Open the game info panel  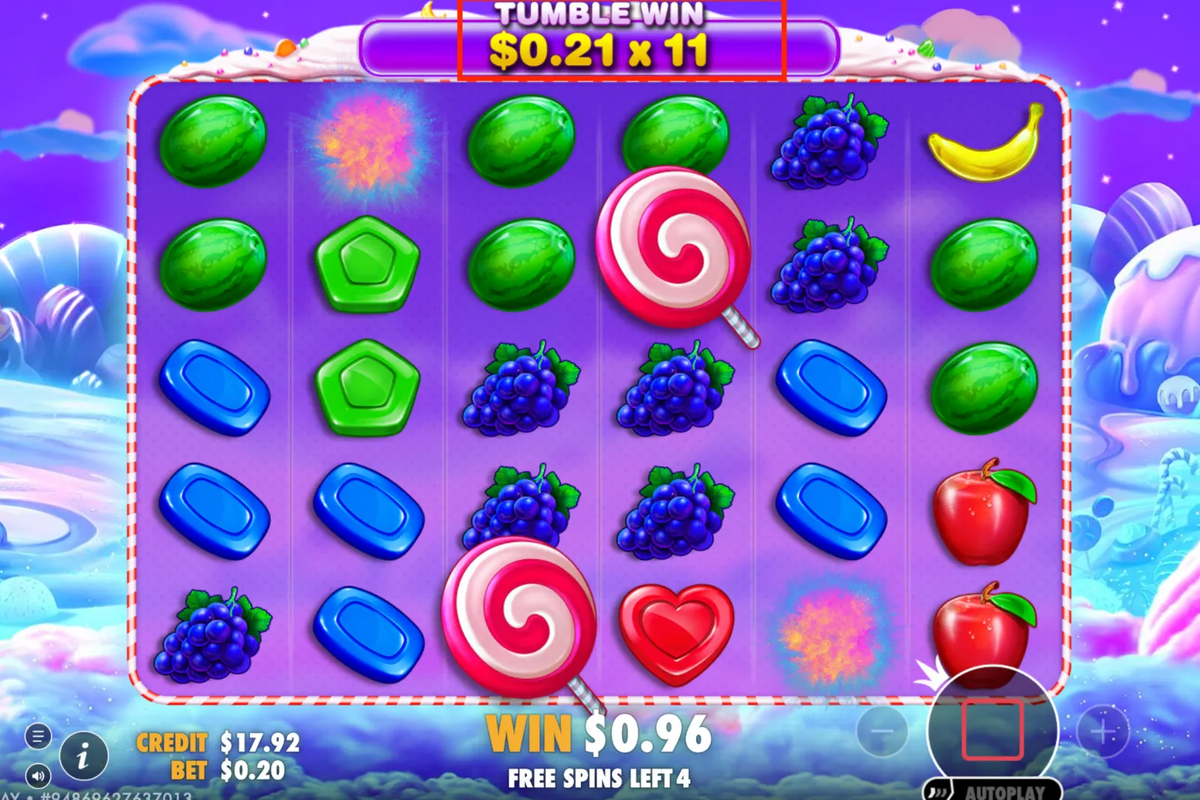[84, 756]
